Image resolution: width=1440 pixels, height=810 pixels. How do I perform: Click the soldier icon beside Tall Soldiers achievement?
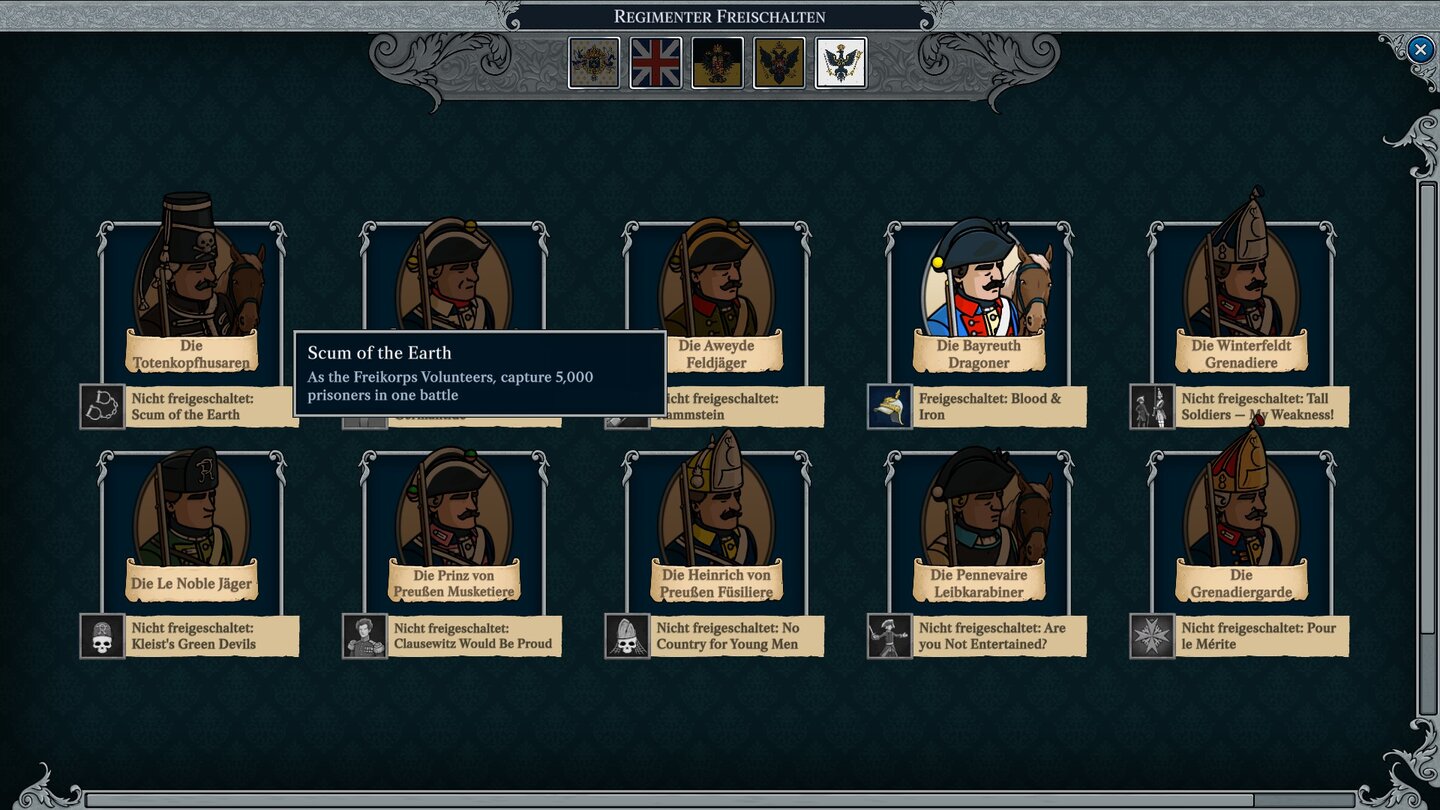tap(1152, 406)
